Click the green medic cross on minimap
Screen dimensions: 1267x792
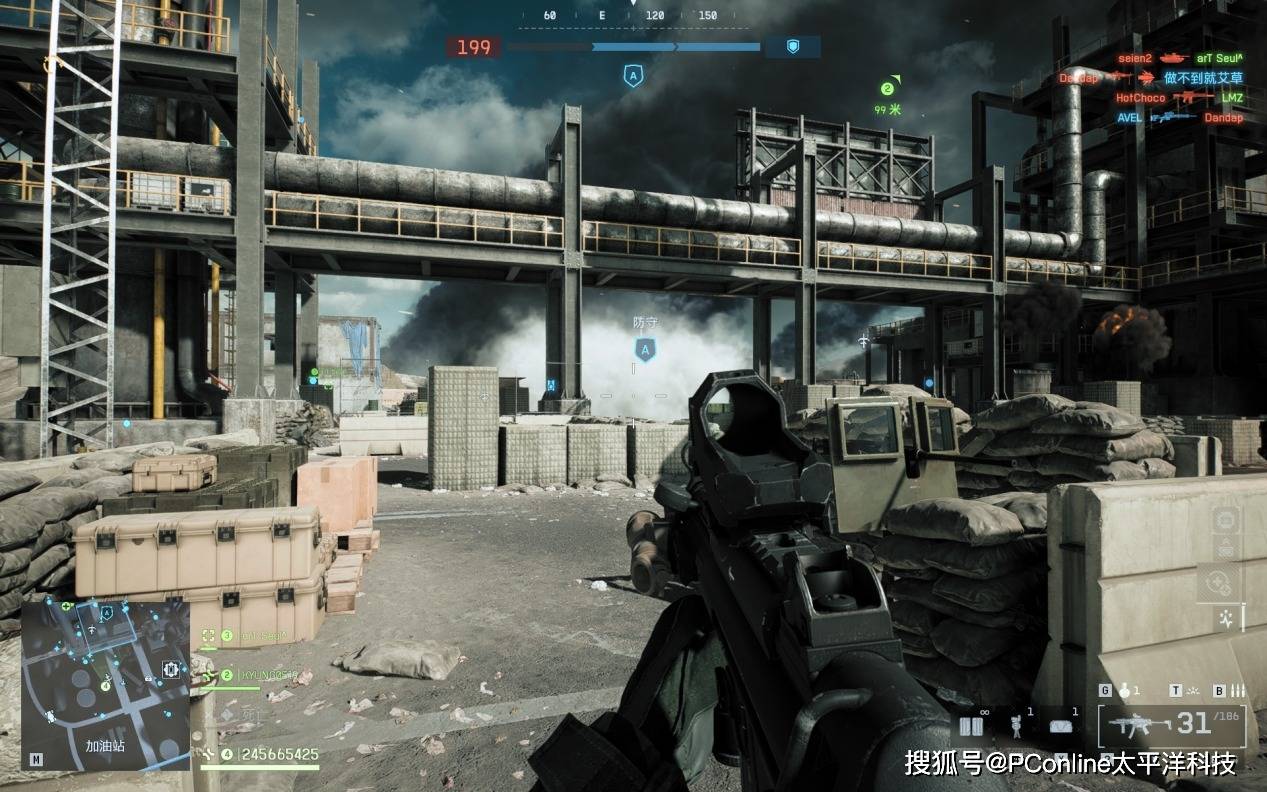(x=66, y=605)
